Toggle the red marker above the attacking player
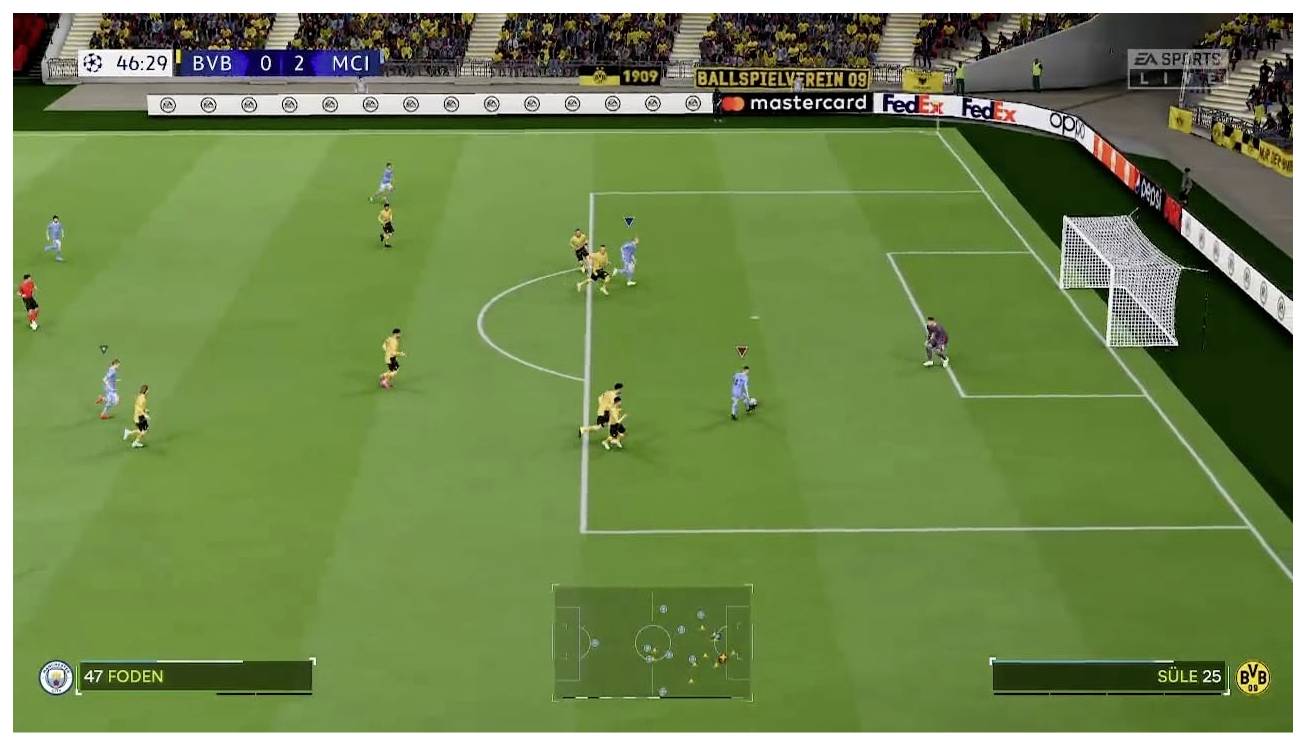The width and height of the screenshot is (1306, 746). point(741,352)
